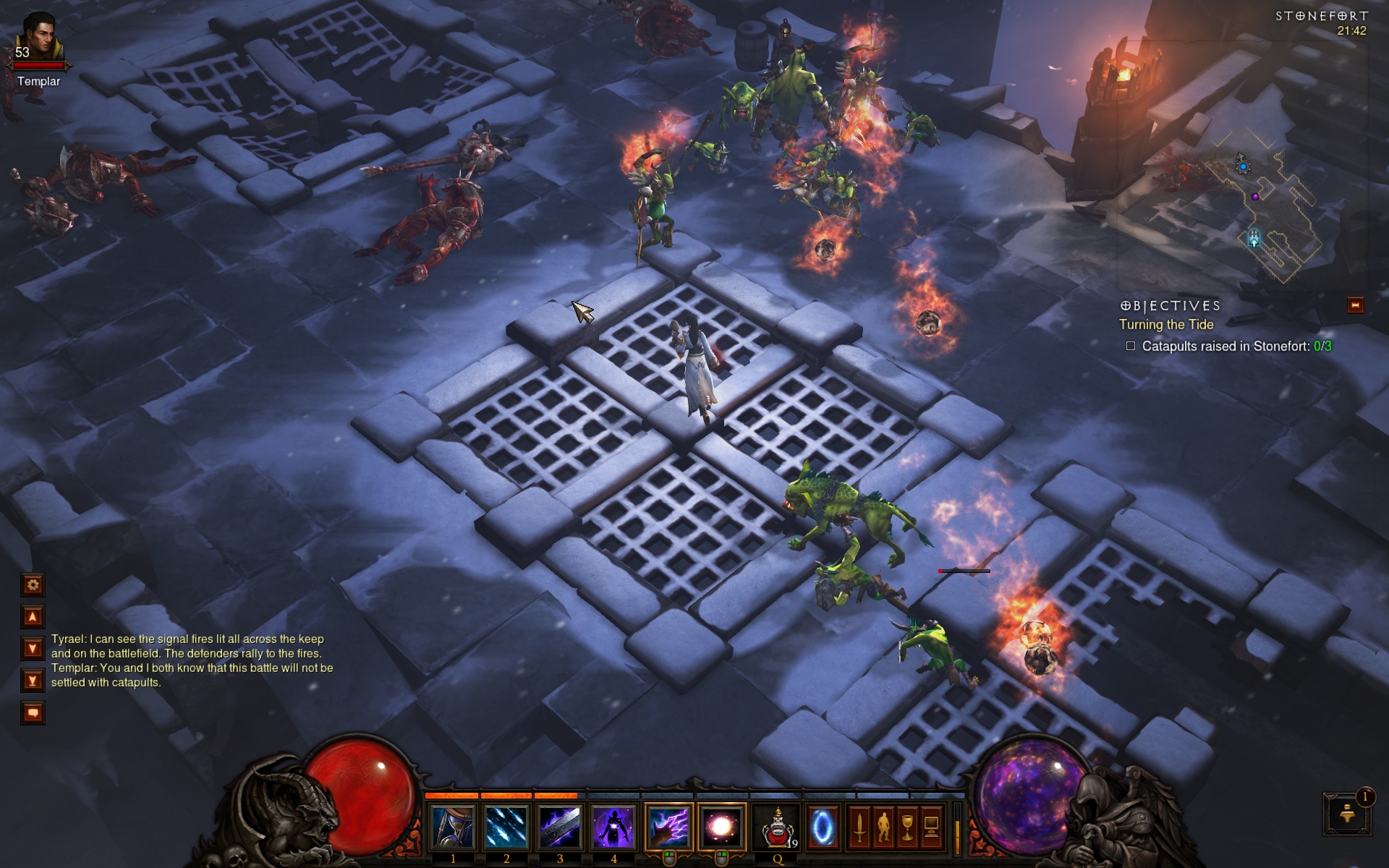Open chat settings gear button

tap(33, 584)
